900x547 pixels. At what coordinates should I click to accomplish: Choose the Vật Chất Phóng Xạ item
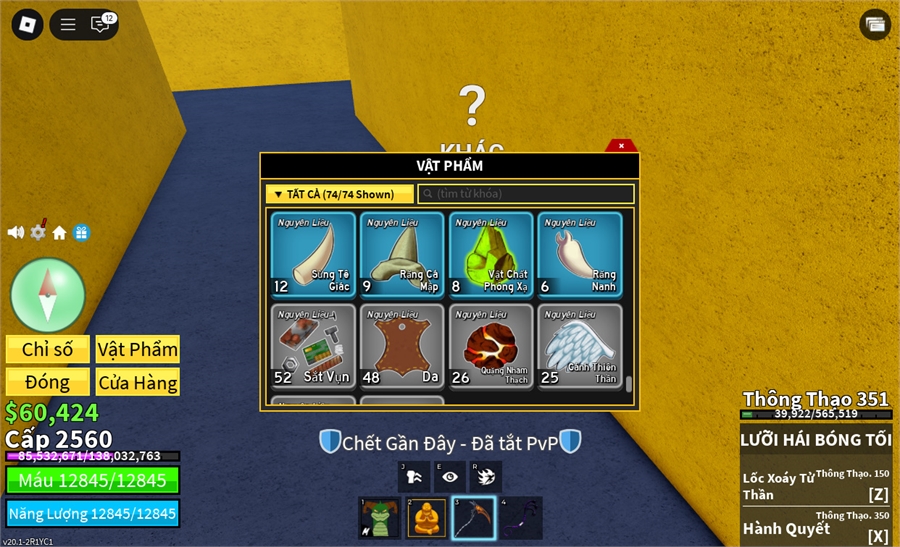490,254
